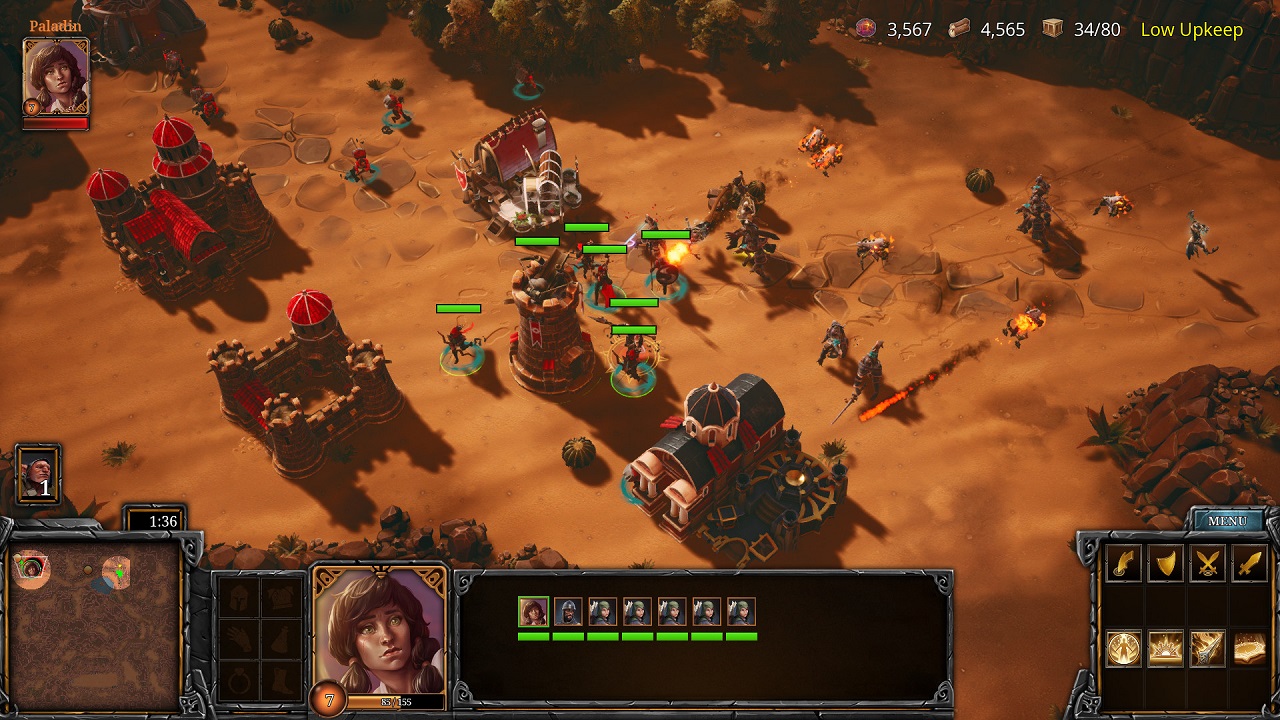Pick the helmeted soldier in the selected group
This screenshot has height=720, width=1280.
point(568,611)
